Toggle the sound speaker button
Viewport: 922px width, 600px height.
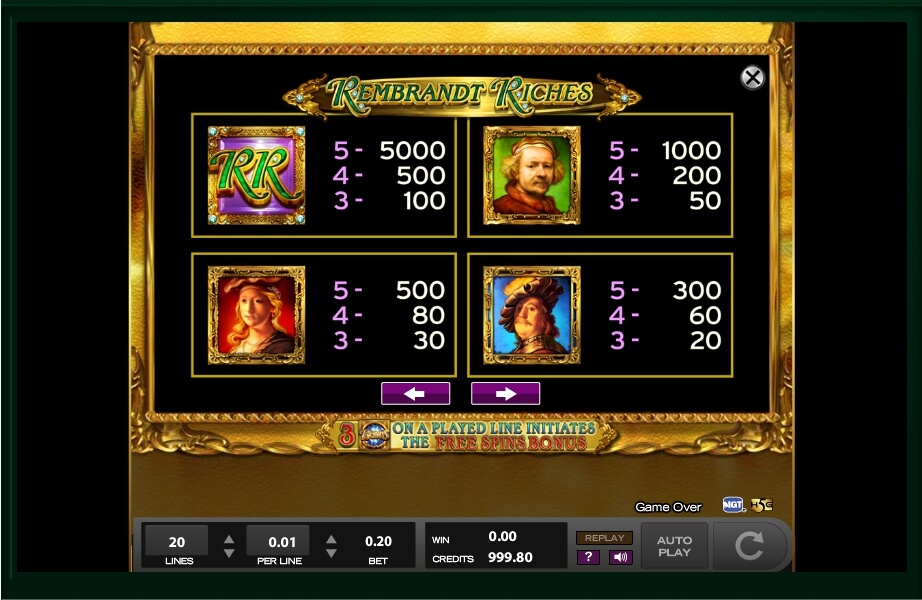coord(620,557)
